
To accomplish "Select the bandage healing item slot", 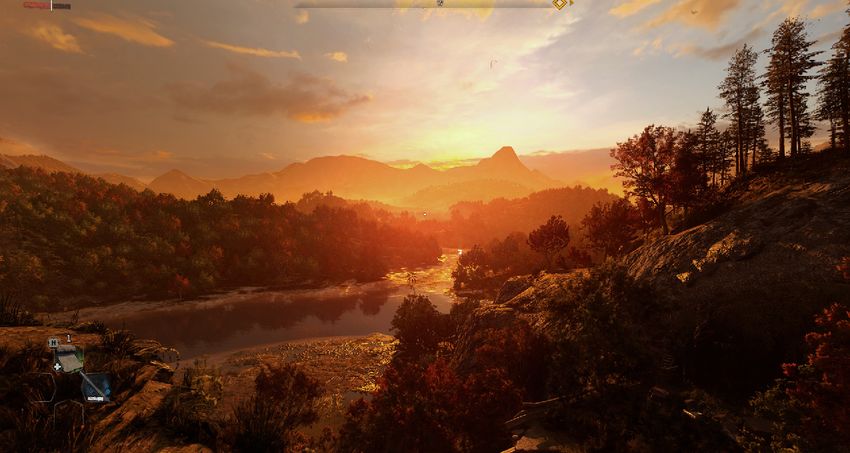I will [68, 358].
